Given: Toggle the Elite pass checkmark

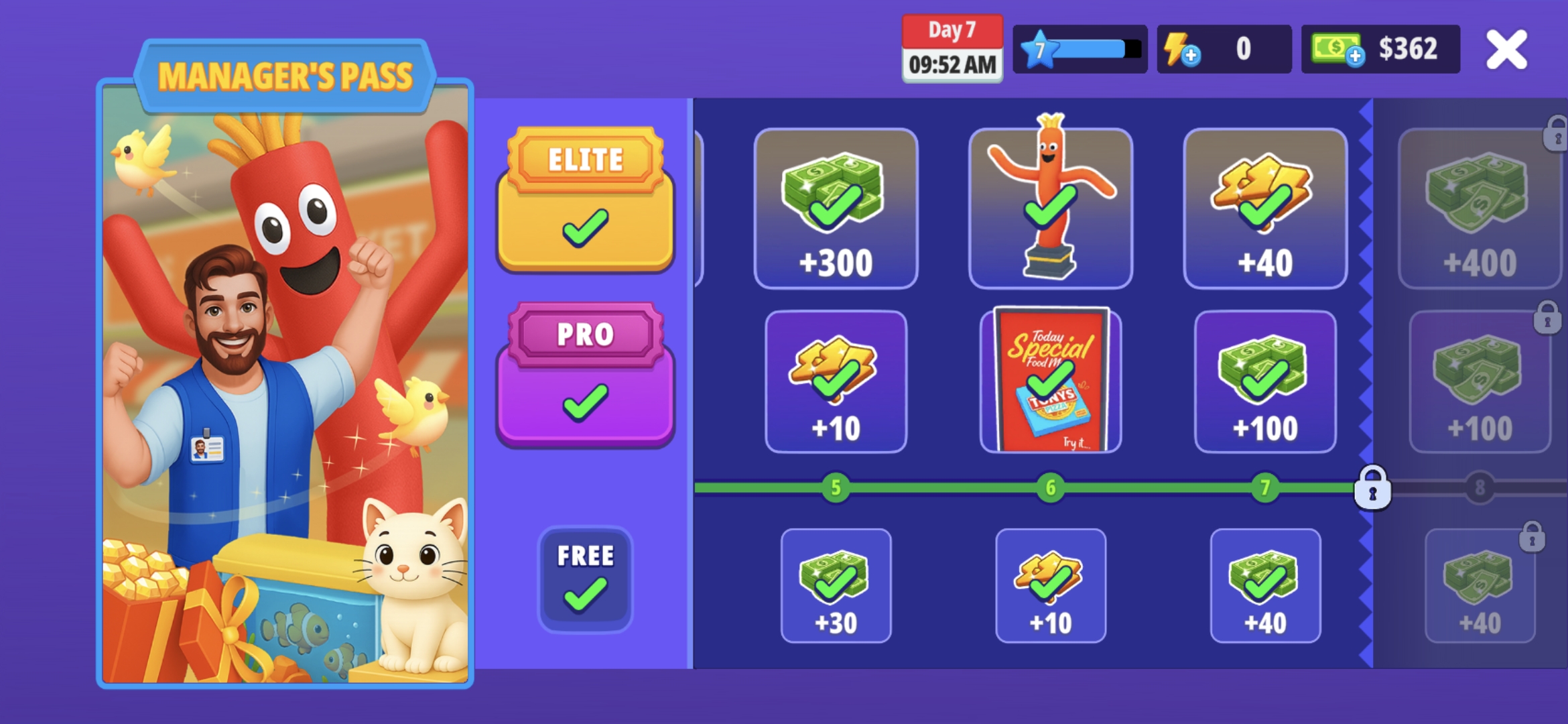Looking at the screenshot, I should coord(585,228).
